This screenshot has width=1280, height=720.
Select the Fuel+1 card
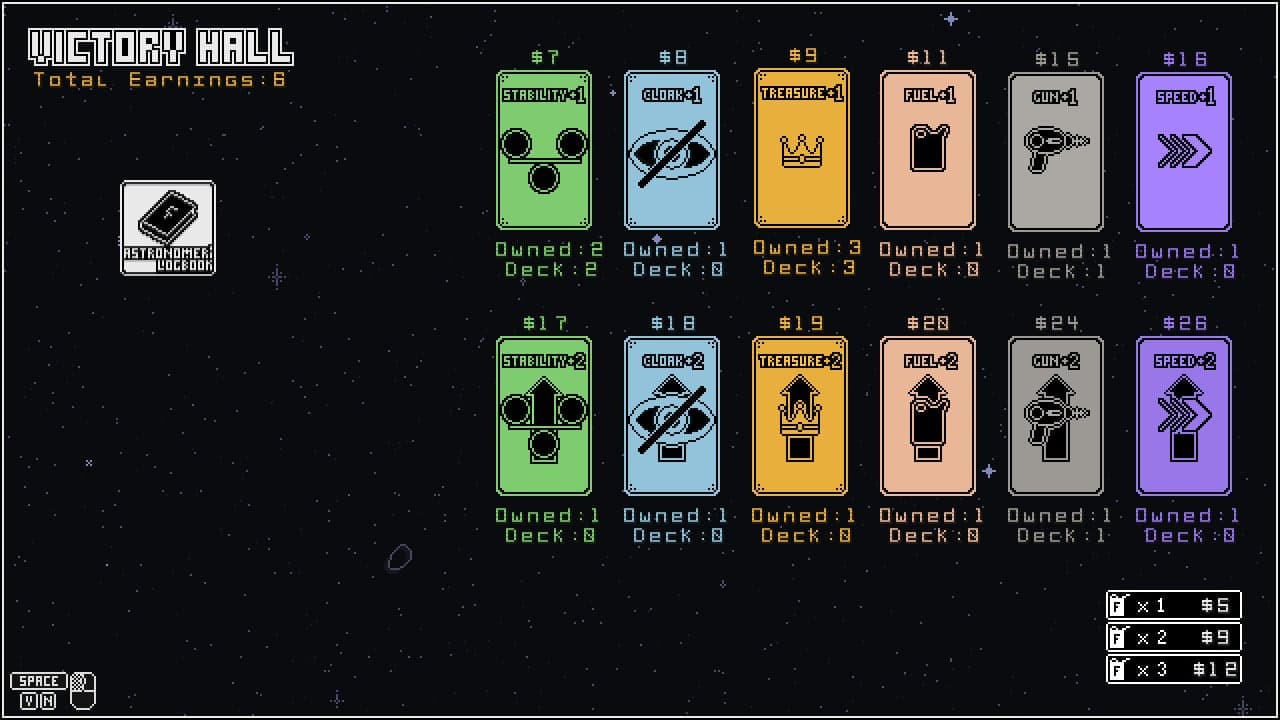(928, 150)
